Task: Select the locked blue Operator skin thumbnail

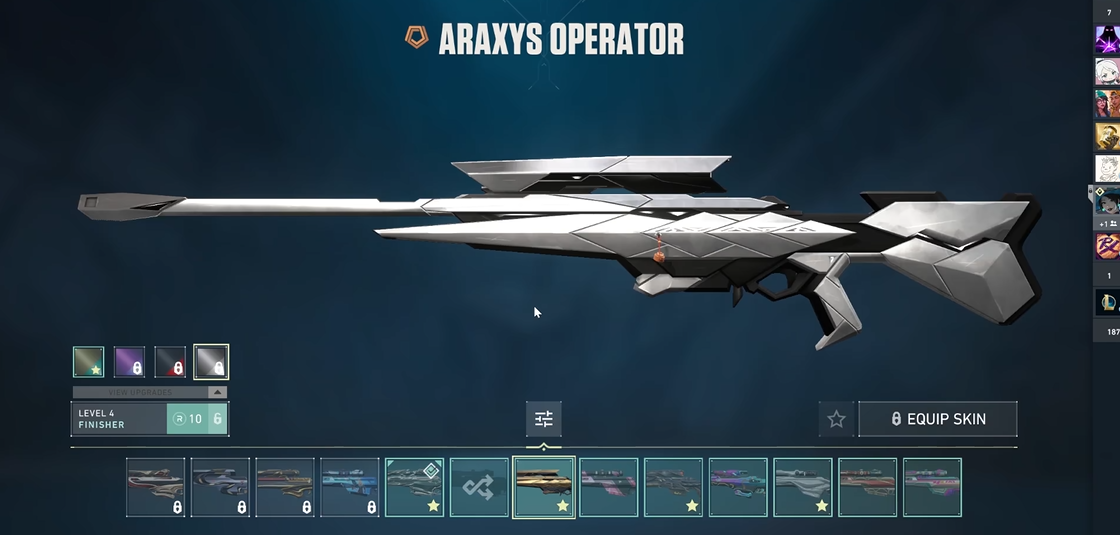Action: click(x=350, y=488)
